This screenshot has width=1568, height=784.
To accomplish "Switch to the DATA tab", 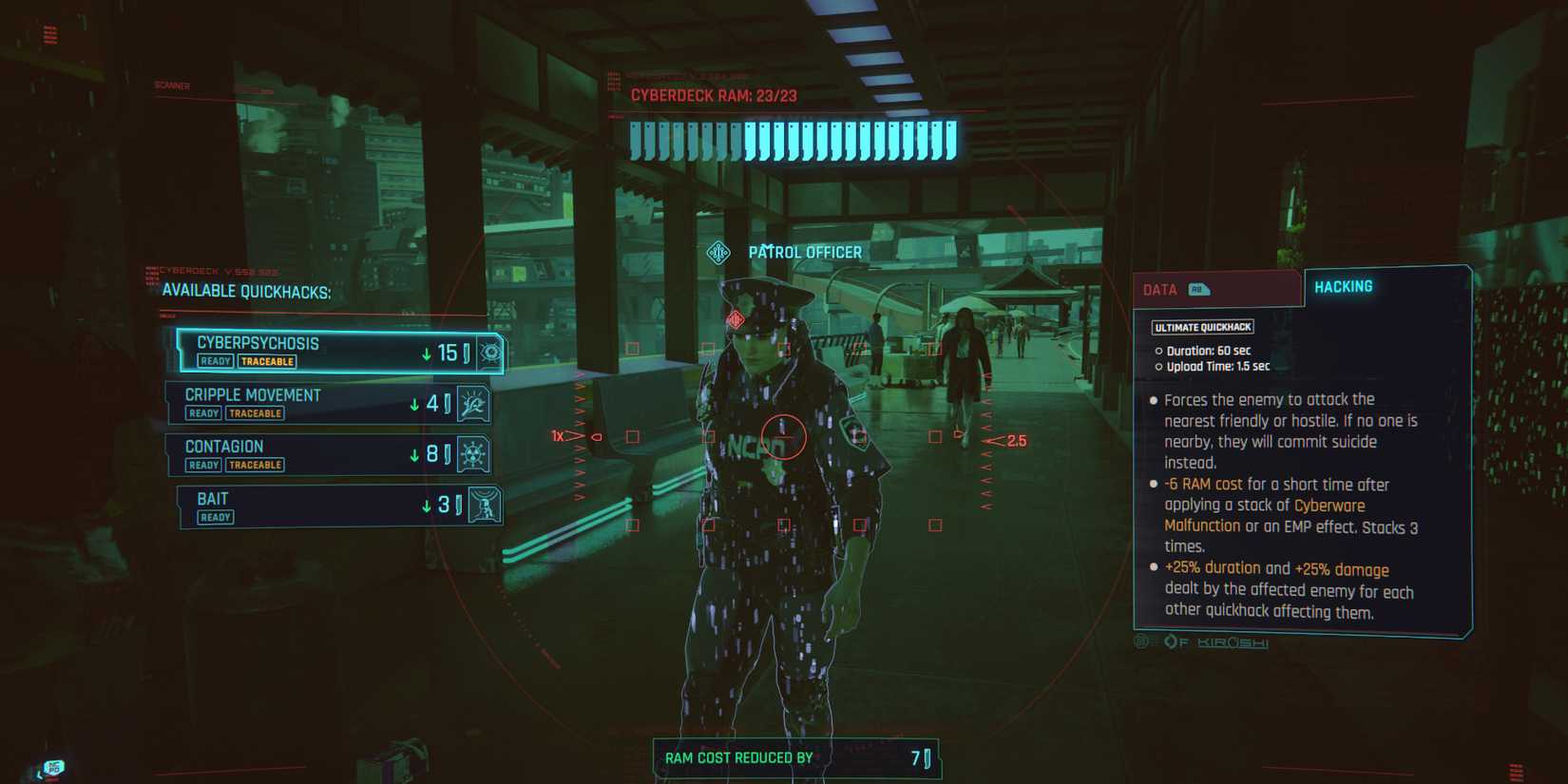I will (1162, 287).
